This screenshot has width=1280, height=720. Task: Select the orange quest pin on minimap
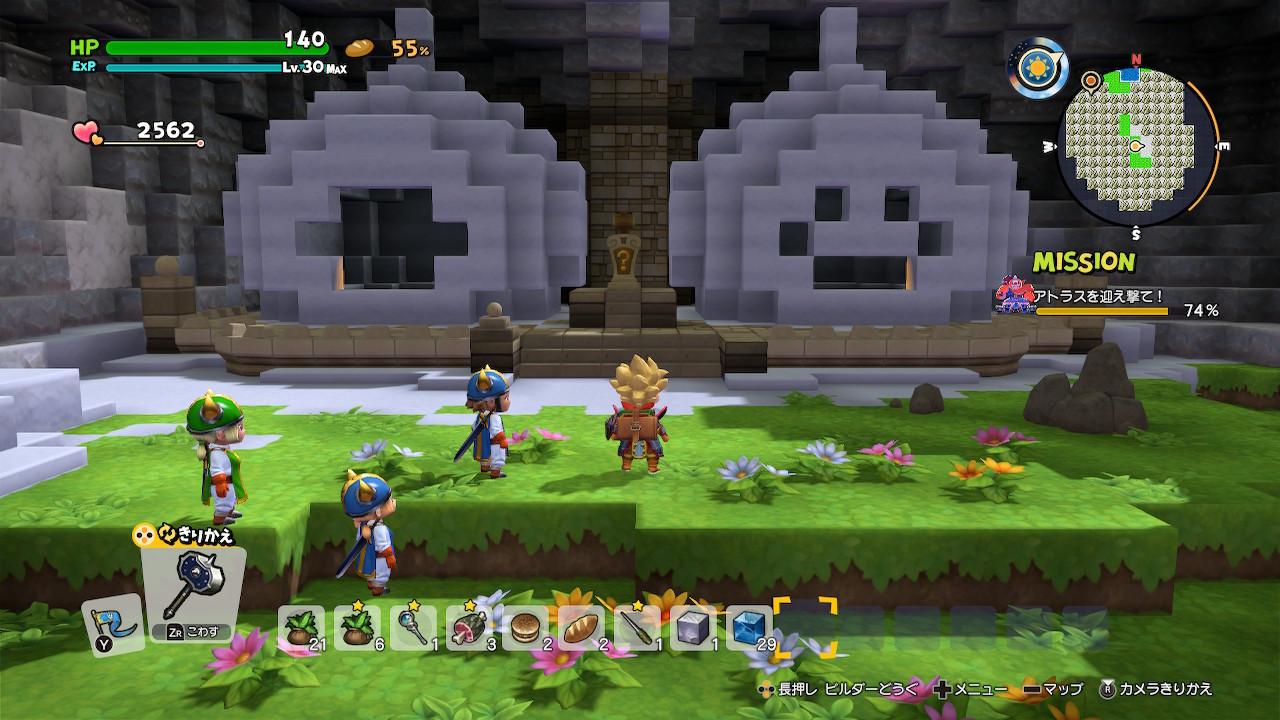tap(1090, 78)
